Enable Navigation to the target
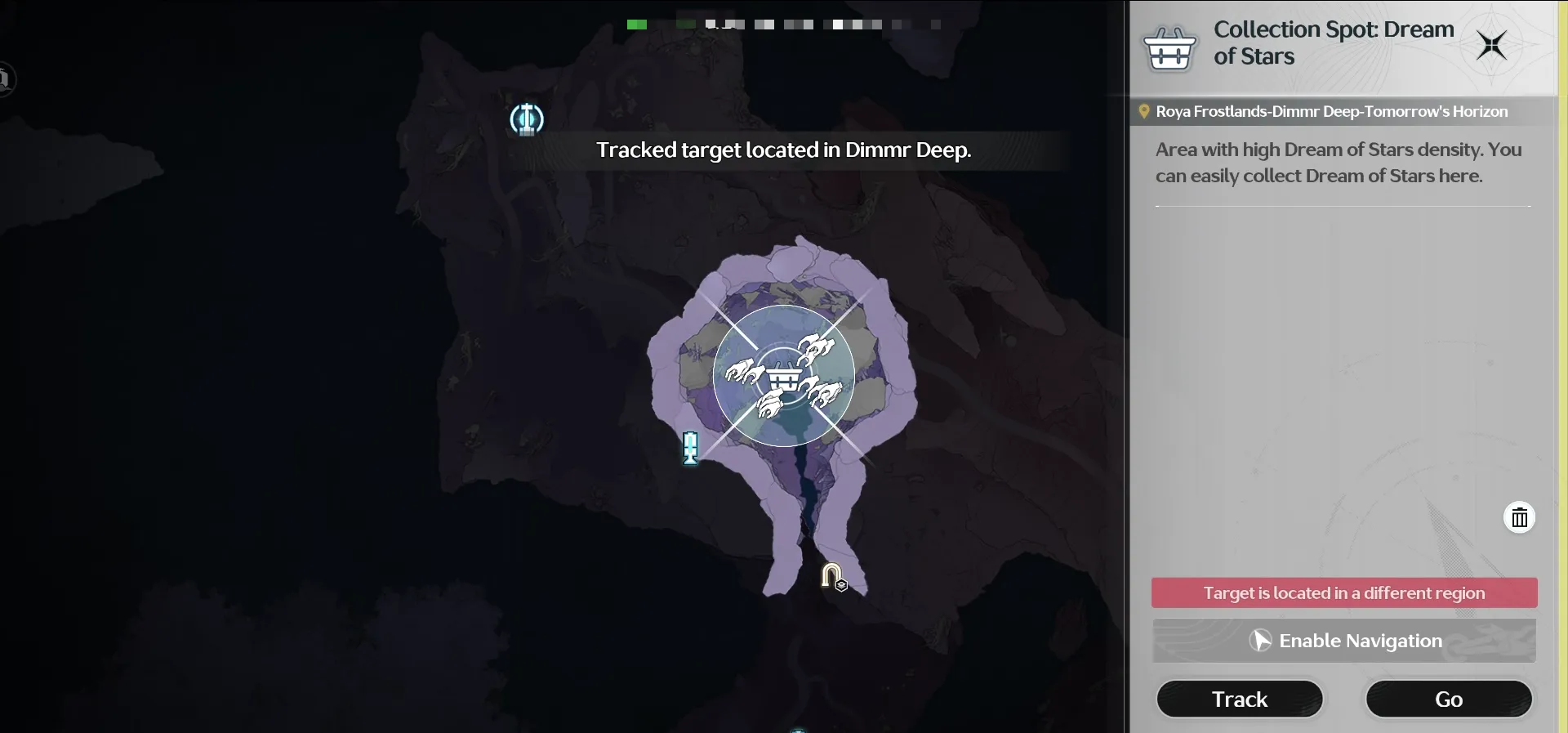The image size is (1568, 733). click(1344, 641)
